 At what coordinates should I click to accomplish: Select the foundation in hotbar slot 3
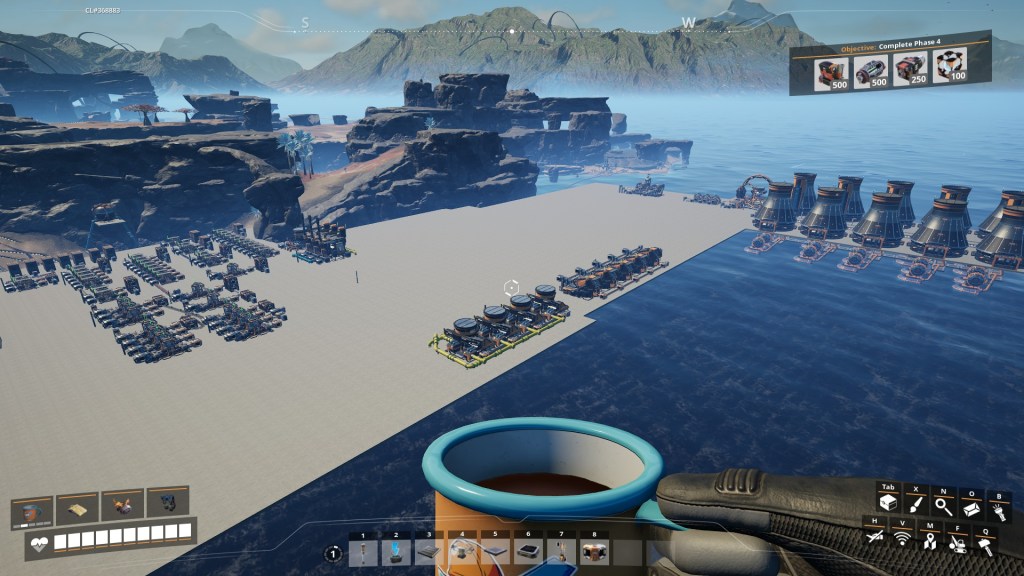click(429, 552)
